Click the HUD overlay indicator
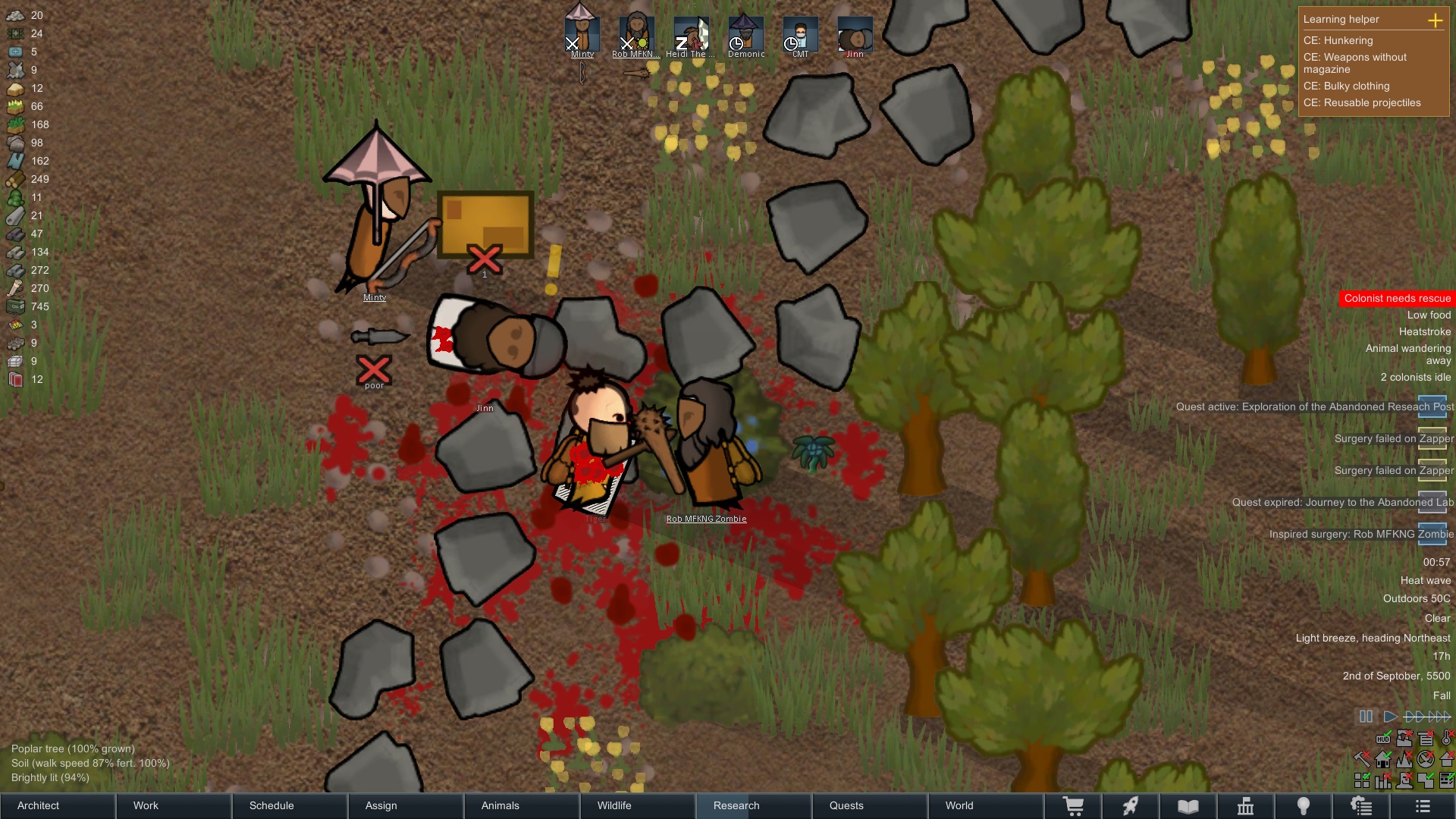Viewport: 1456px width, 819px height. tap(1383, 739)
